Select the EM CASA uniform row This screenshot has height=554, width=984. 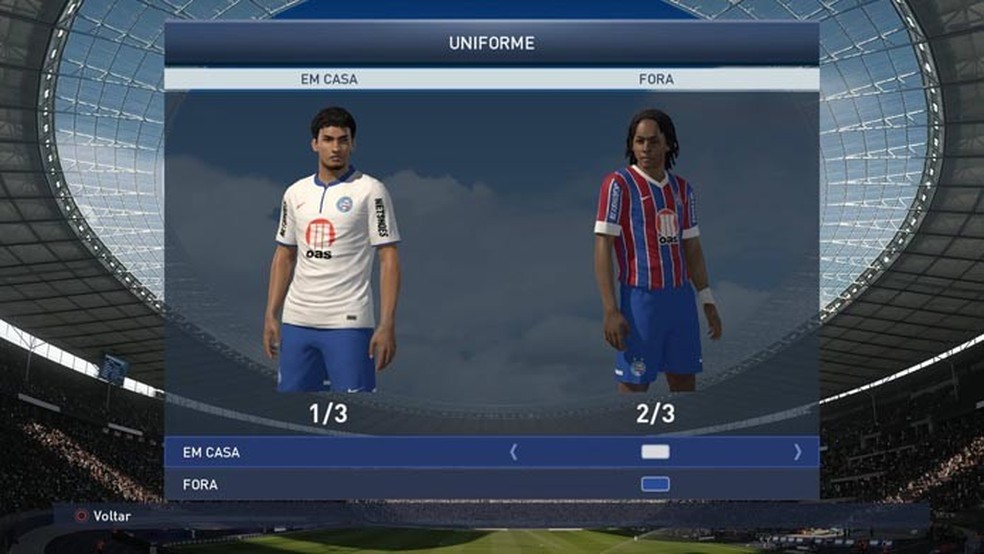[300, 452]
